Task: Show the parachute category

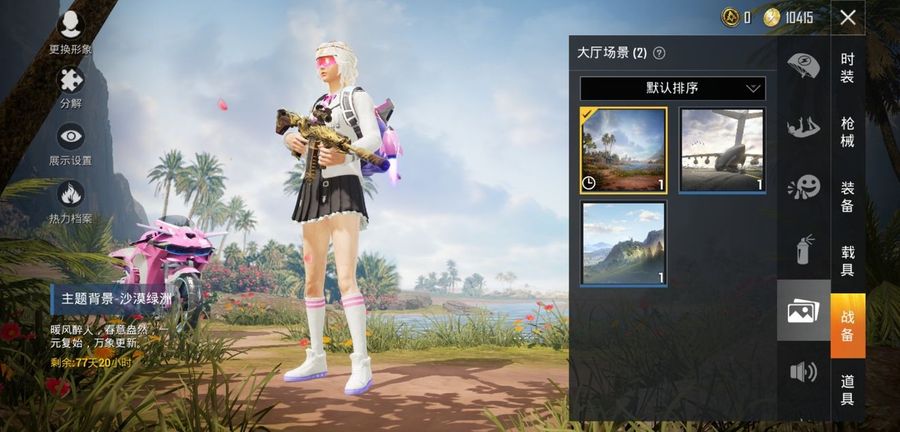Action: (x=803, y=67)
